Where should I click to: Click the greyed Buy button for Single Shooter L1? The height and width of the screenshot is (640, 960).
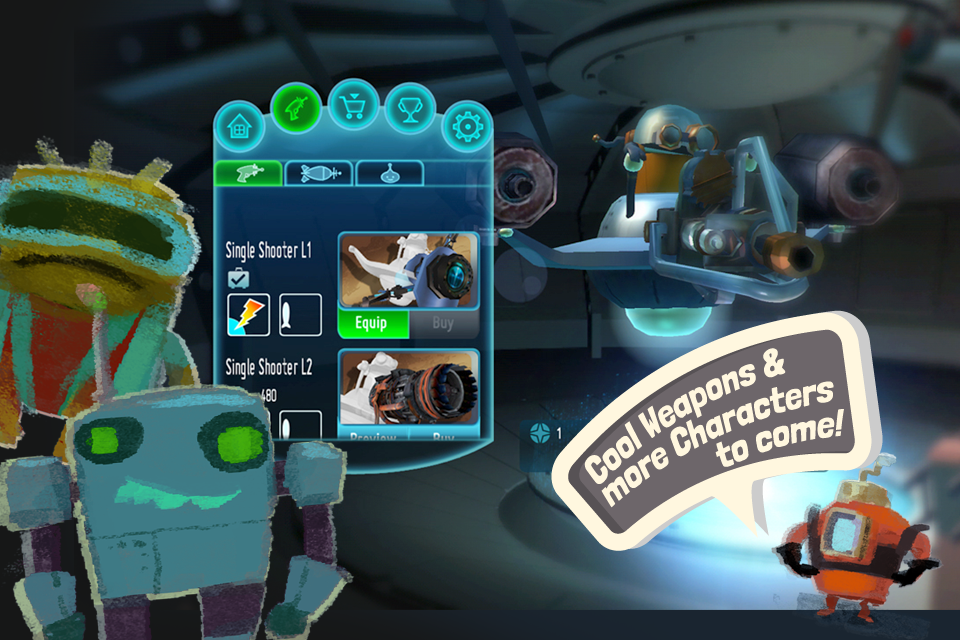[x=443, y=324]
